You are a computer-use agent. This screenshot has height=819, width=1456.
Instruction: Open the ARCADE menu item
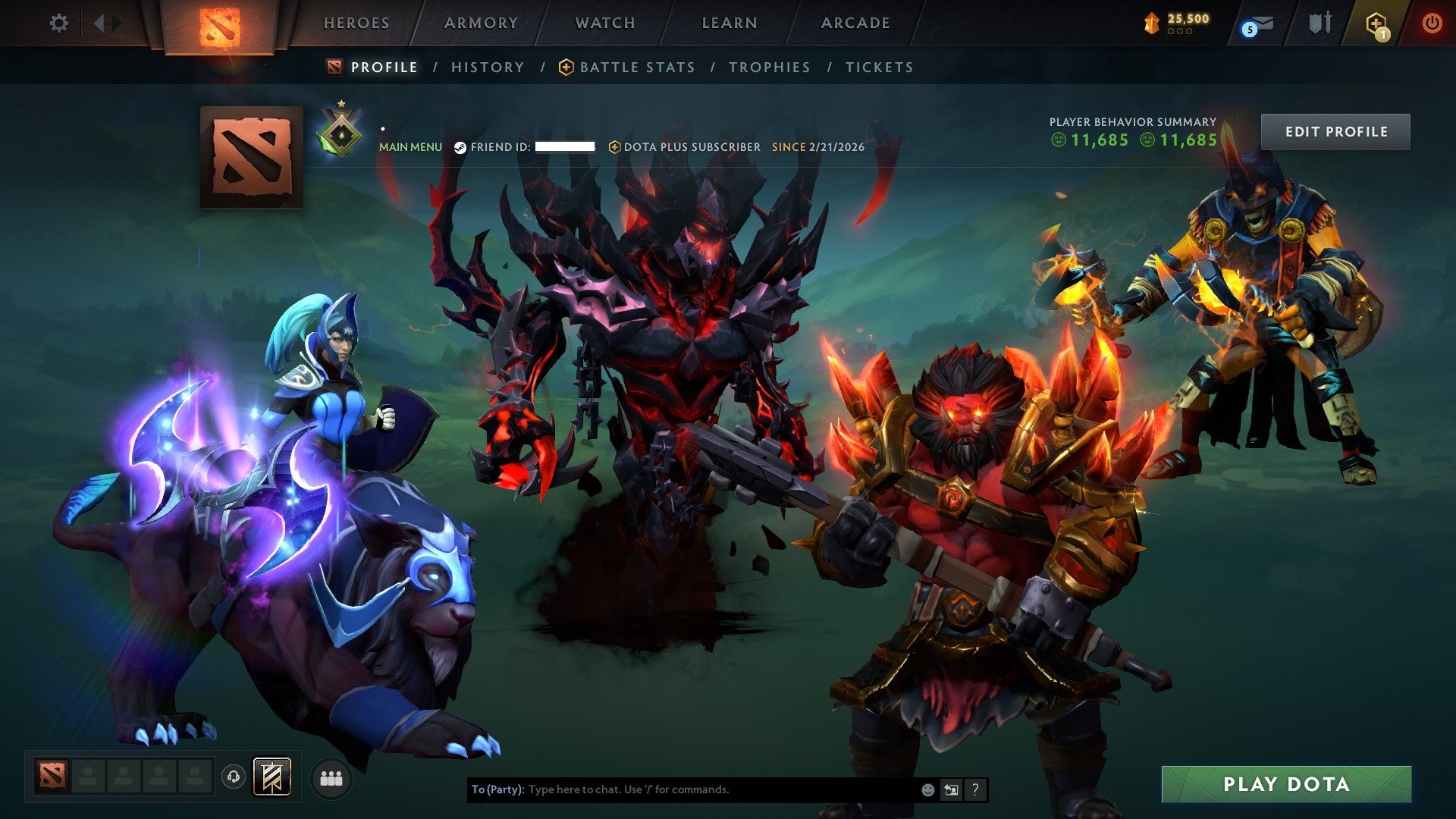coord(854,23)
